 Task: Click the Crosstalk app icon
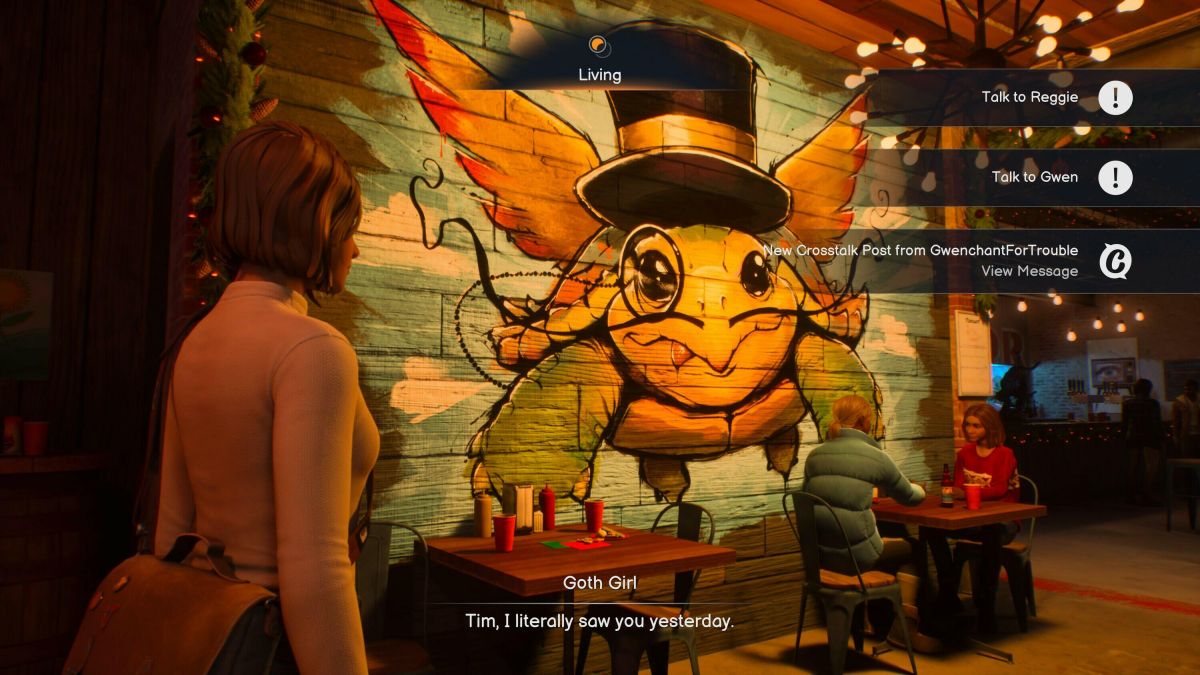pyautogui.click(x=1115, y=261)
